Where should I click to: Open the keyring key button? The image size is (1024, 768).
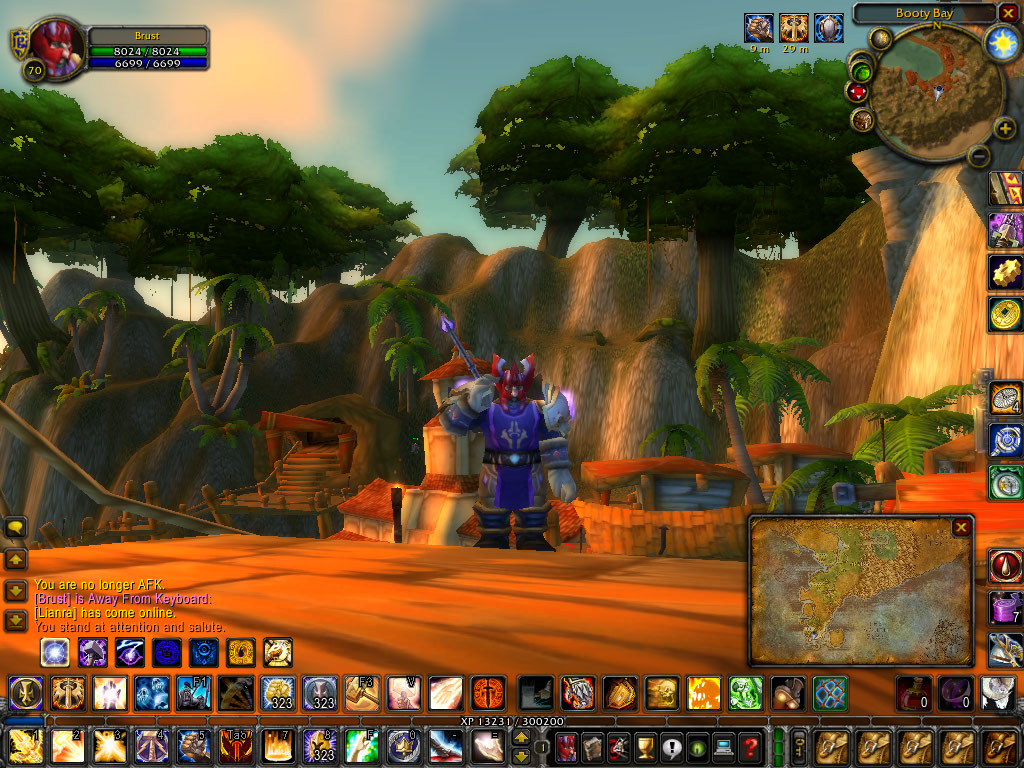click(799, 746)
